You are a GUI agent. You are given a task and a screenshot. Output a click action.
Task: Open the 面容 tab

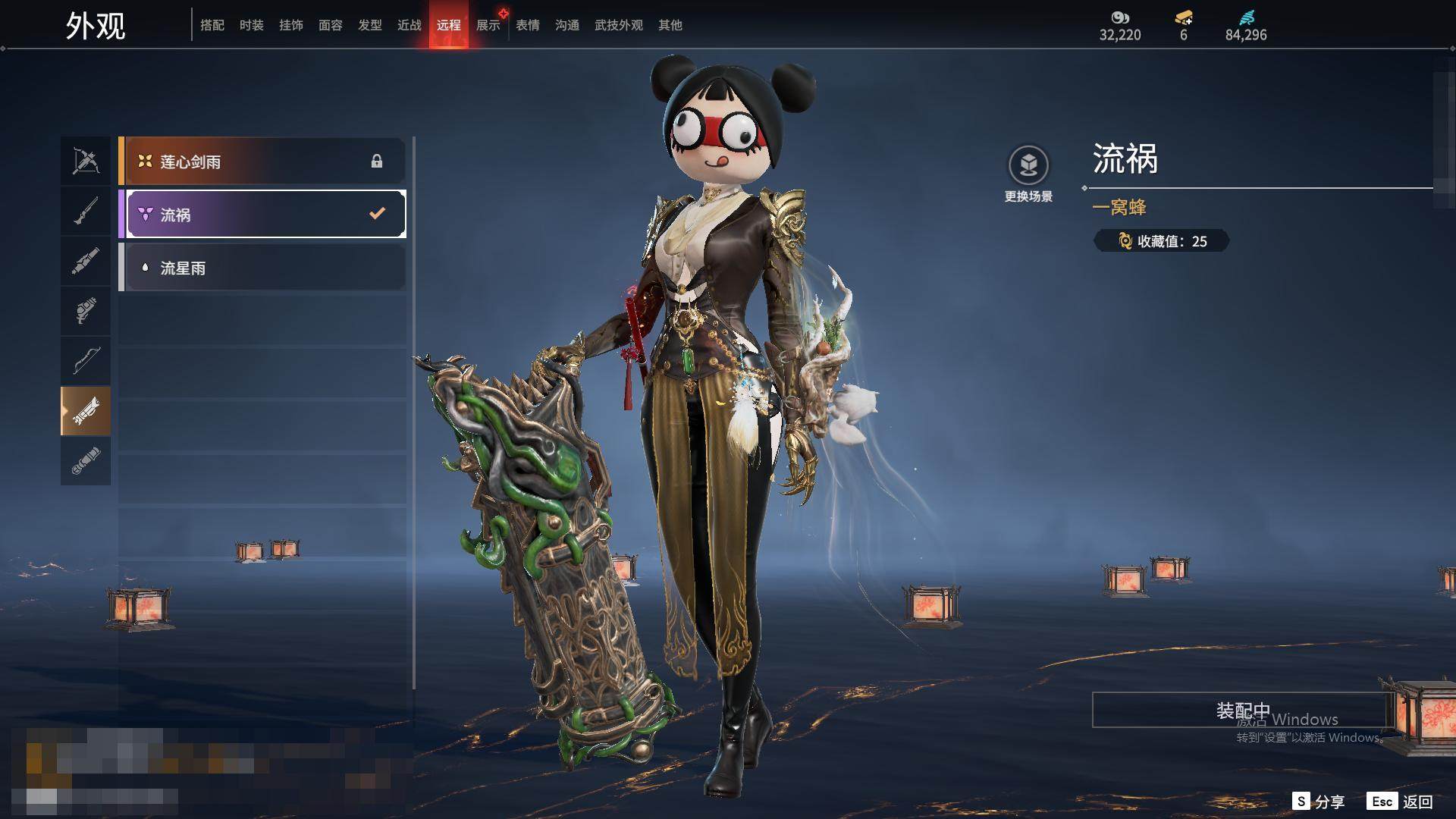pos(331,25)
